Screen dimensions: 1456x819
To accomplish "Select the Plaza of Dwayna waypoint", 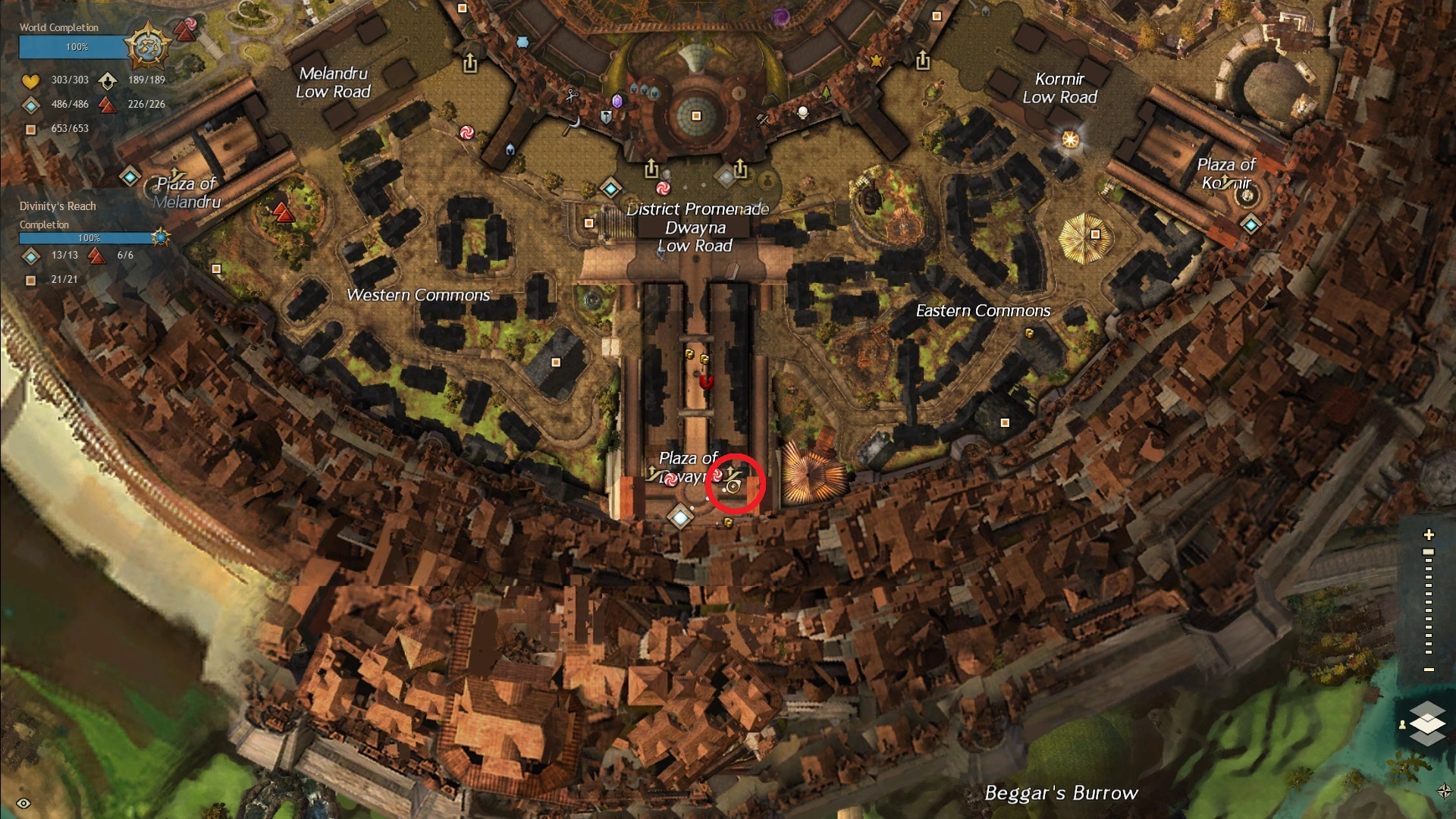I will 680,517.
